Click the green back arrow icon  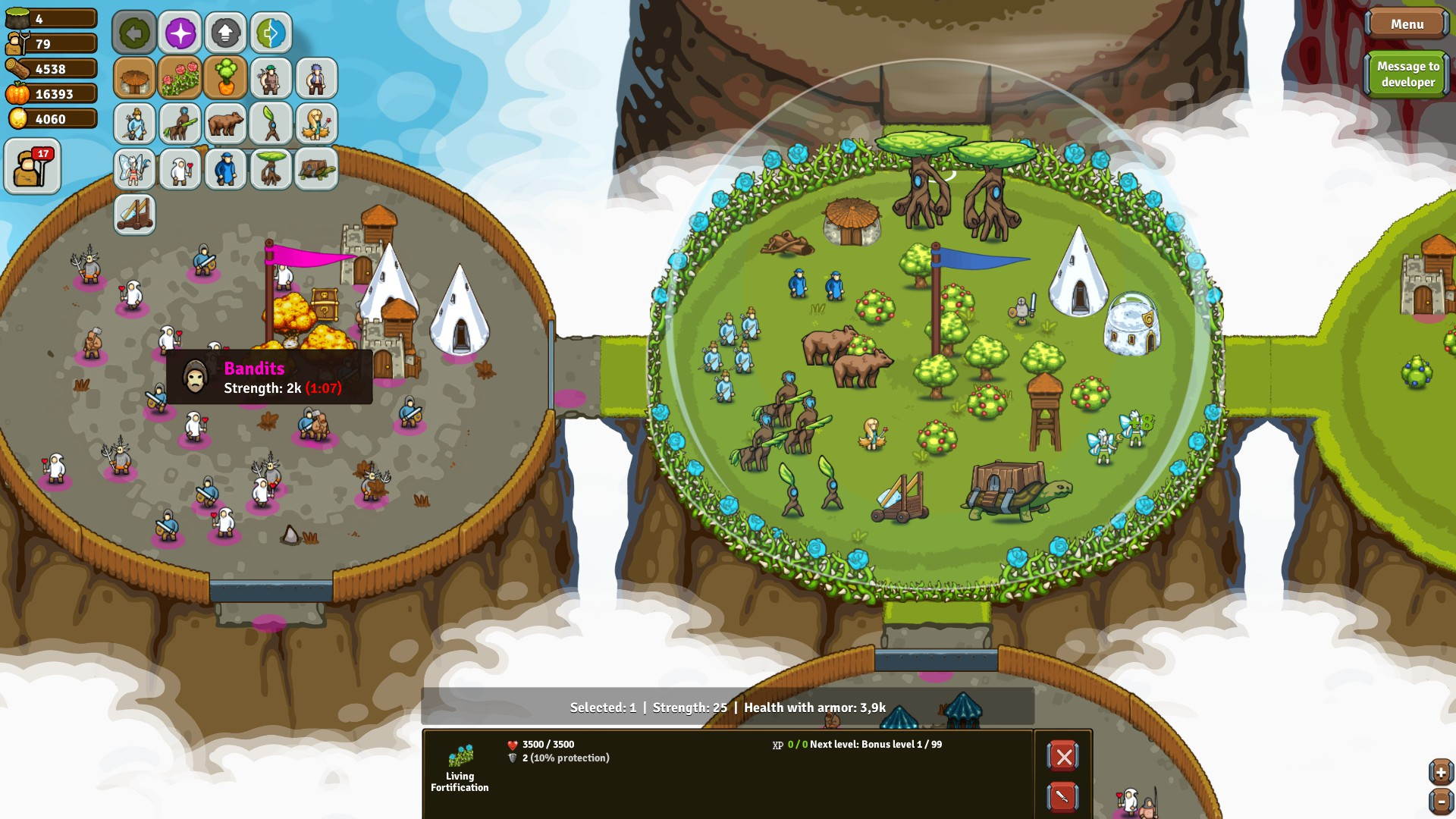[x=134, y=33]
